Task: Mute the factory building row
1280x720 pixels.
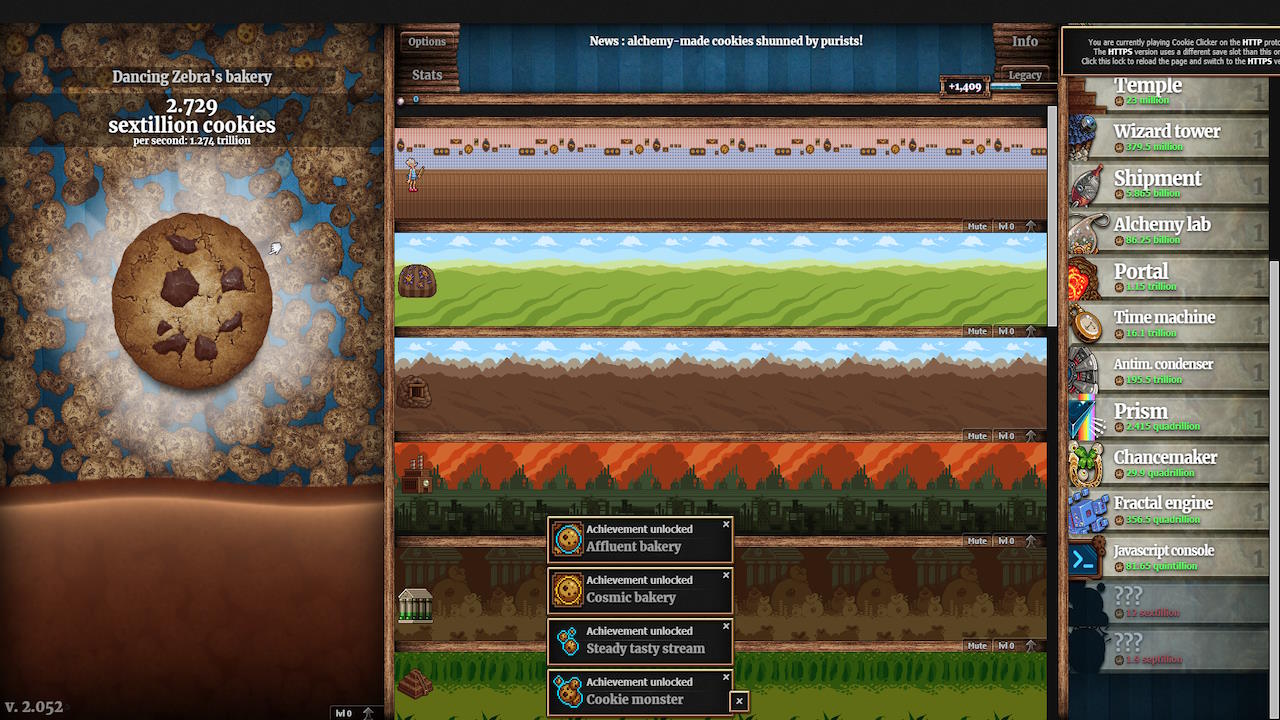Action: pyautogui.click(x=976, y=540)
